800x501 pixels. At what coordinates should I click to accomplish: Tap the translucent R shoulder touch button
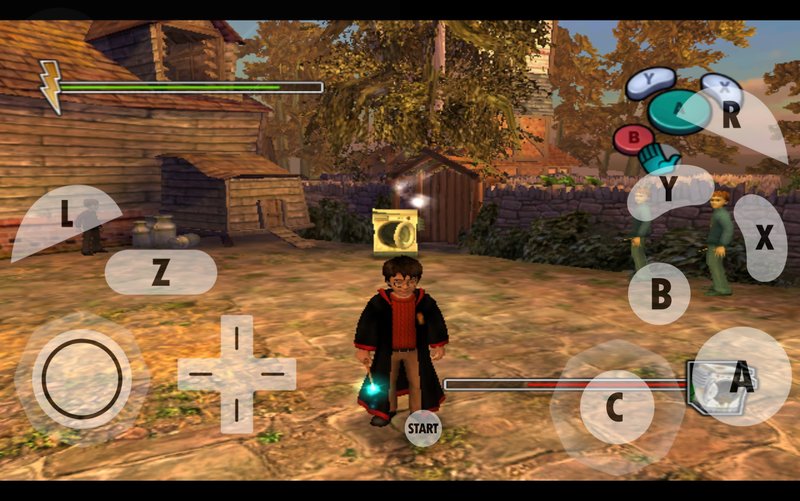pos(735,117)
